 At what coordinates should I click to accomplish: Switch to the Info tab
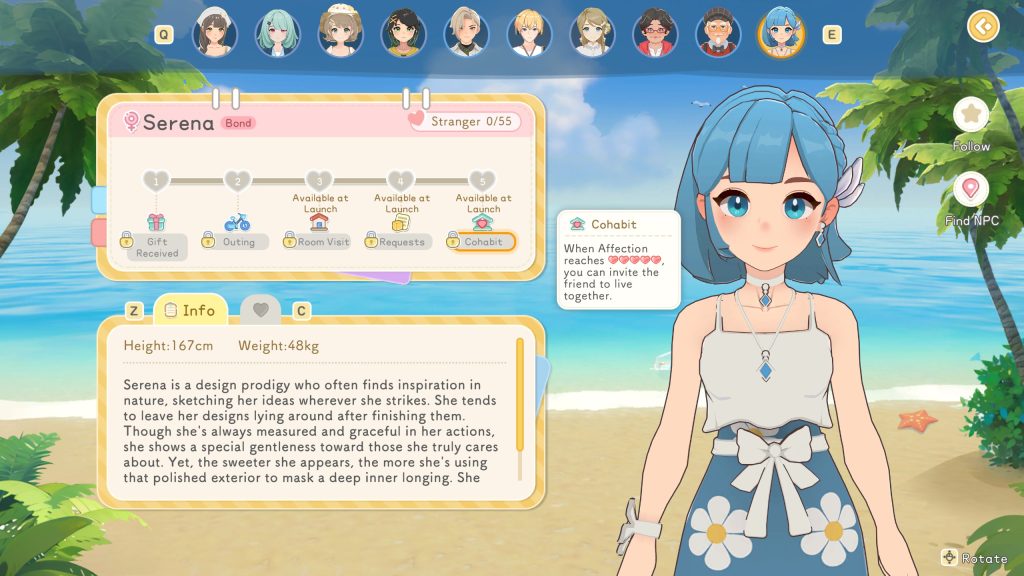(189, 310)
